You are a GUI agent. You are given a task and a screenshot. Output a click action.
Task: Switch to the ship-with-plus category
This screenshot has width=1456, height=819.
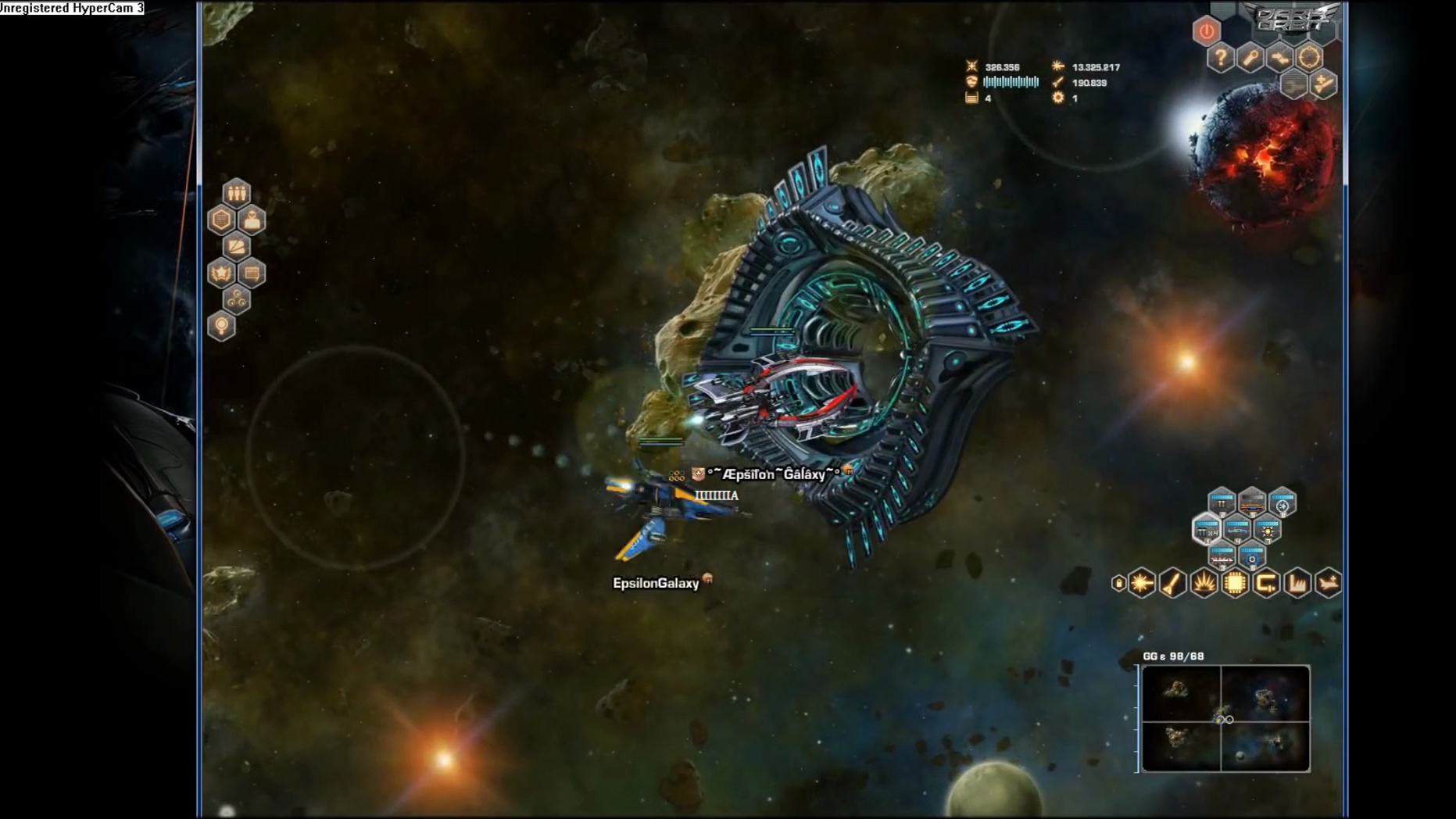[x=1328, y=583]
